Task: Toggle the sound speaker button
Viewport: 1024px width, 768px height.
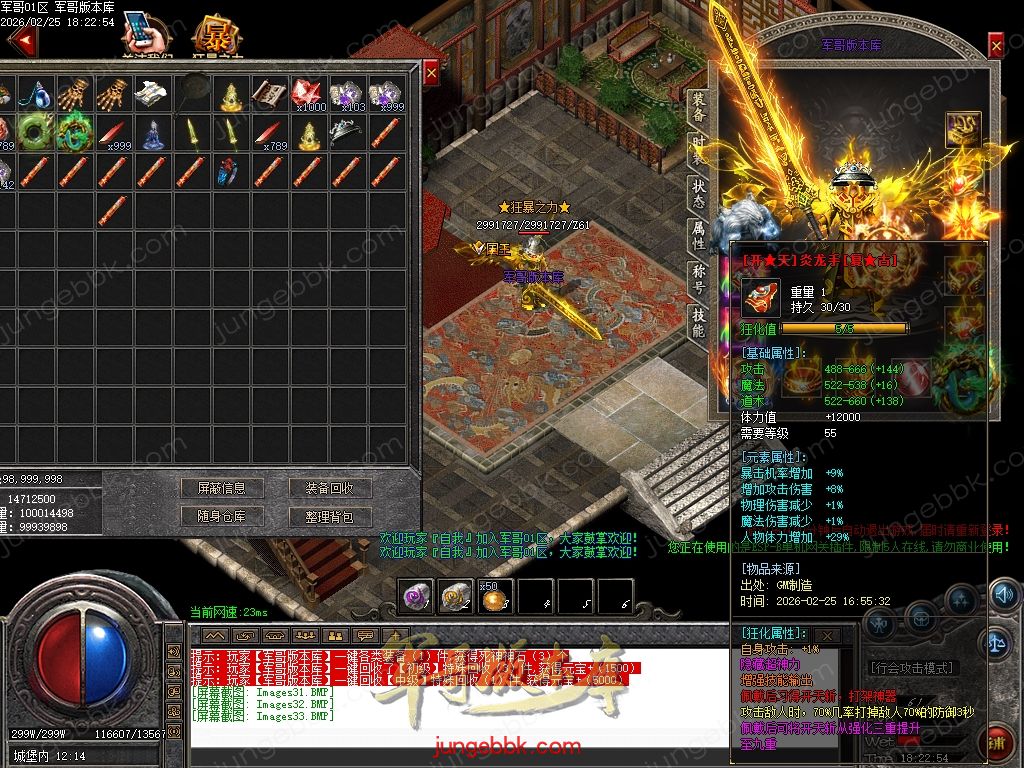Action: click(1003, 596)
